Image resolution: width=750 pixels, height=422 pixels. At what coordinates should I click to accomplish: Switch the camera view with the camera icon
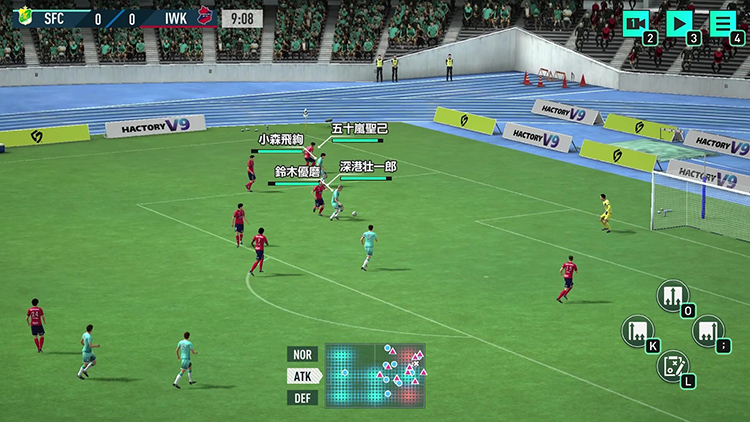pos(636,23)
